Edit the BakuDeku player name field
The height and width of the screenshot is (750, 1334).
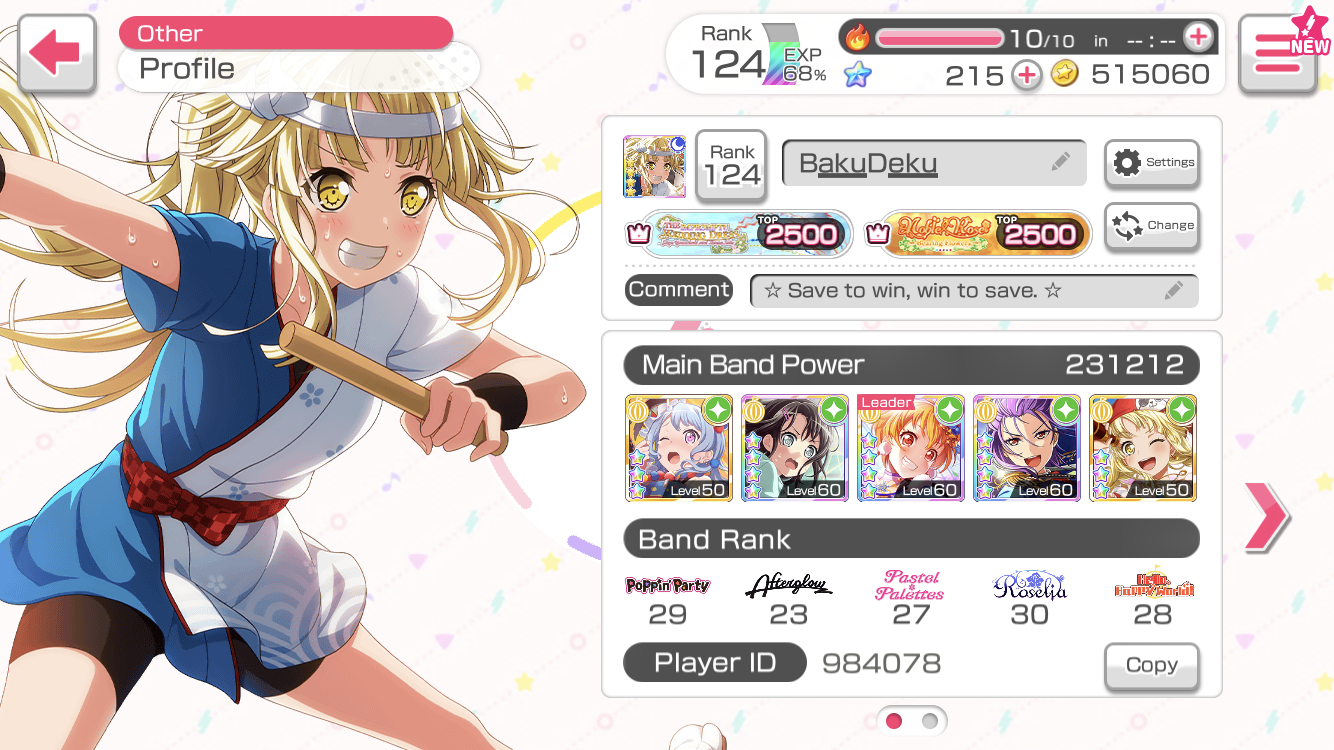click(933, 162)
